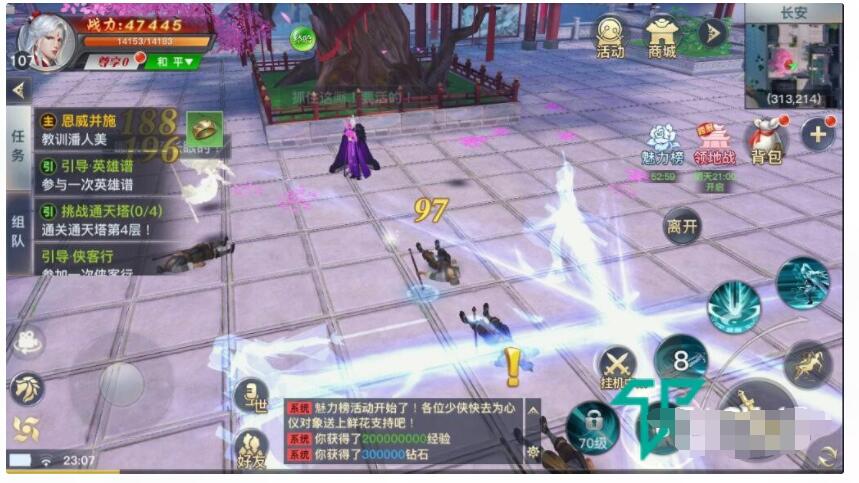Open the 长安 minimap
Screen dimensions: 859x483
(795, 60)
